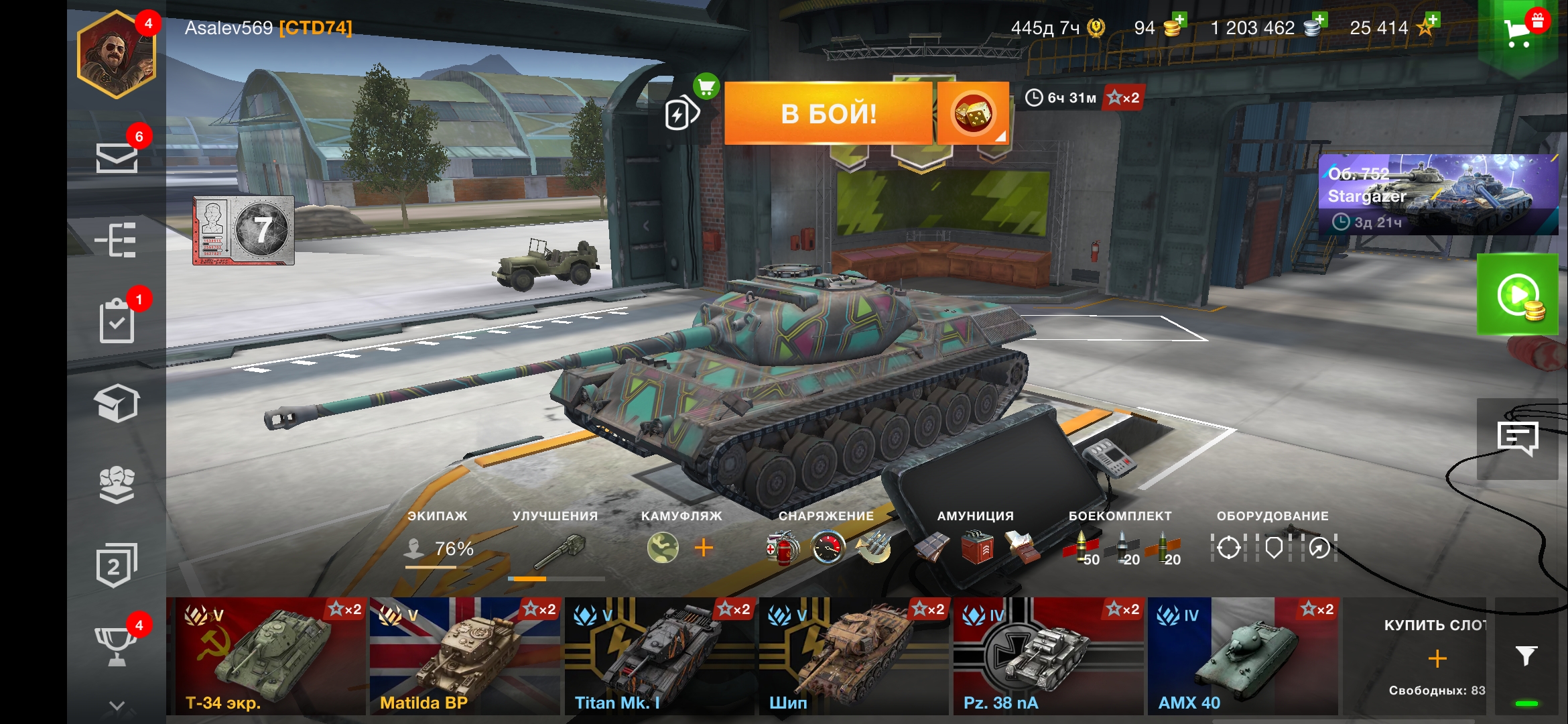Open the tank carousel filter
The width and height of the screenshot is (1568, 724).
pyautogui.click(x=1526, y=656)
